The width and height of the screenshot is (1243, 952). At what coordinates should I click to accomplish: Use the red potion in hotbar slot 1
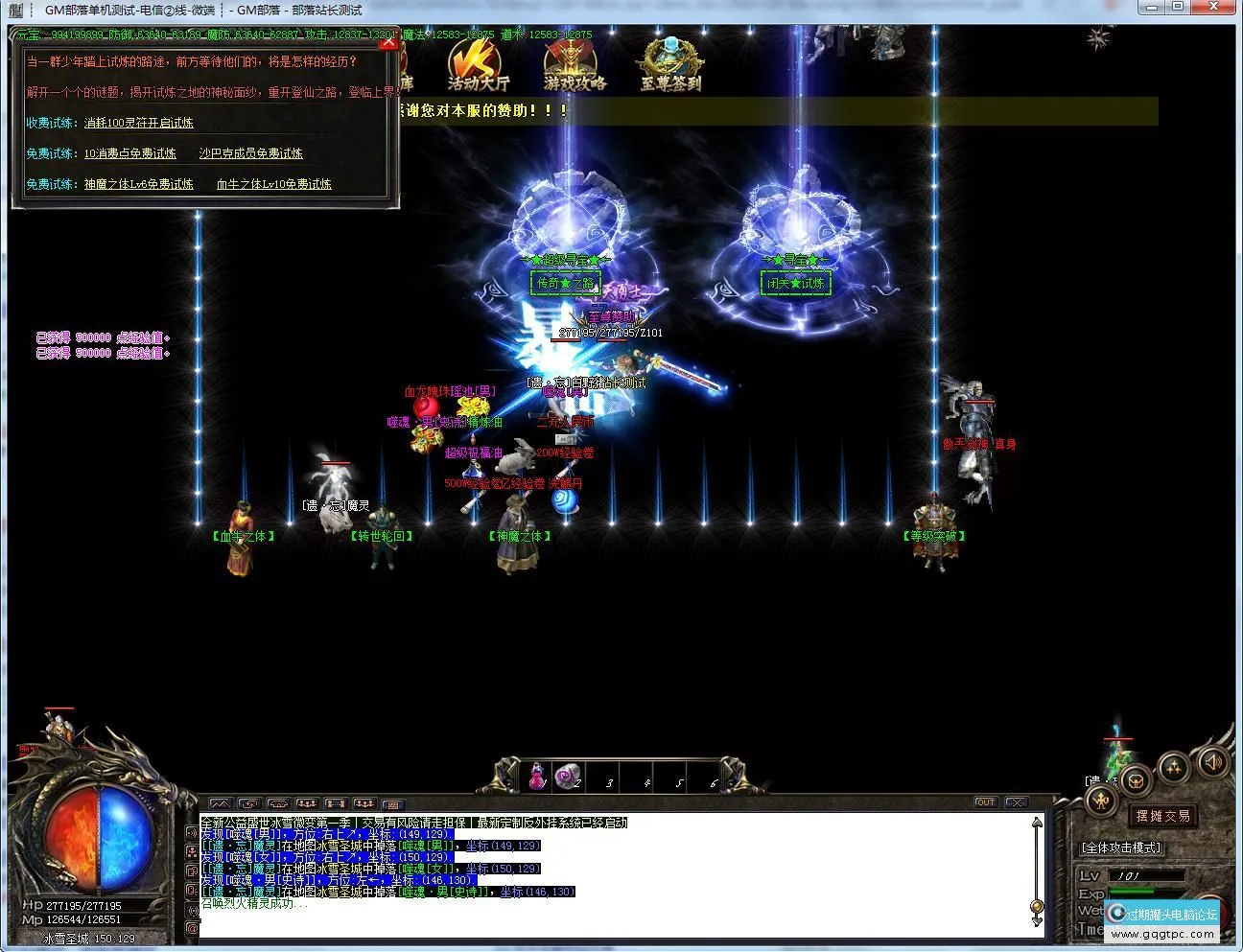click(537, 775)
